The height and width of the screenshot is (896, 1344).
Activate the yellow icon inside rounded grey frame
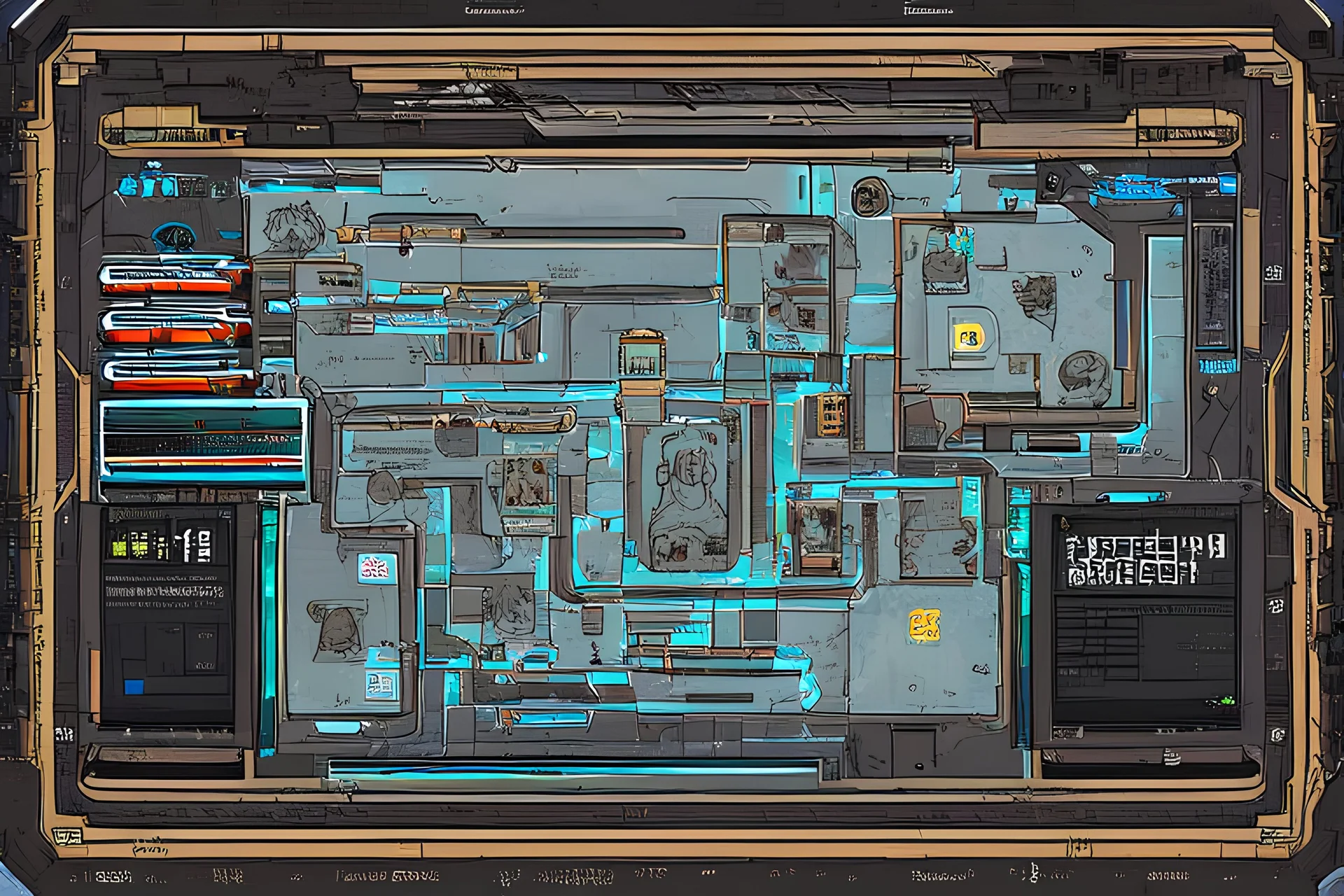coord(969,339)
